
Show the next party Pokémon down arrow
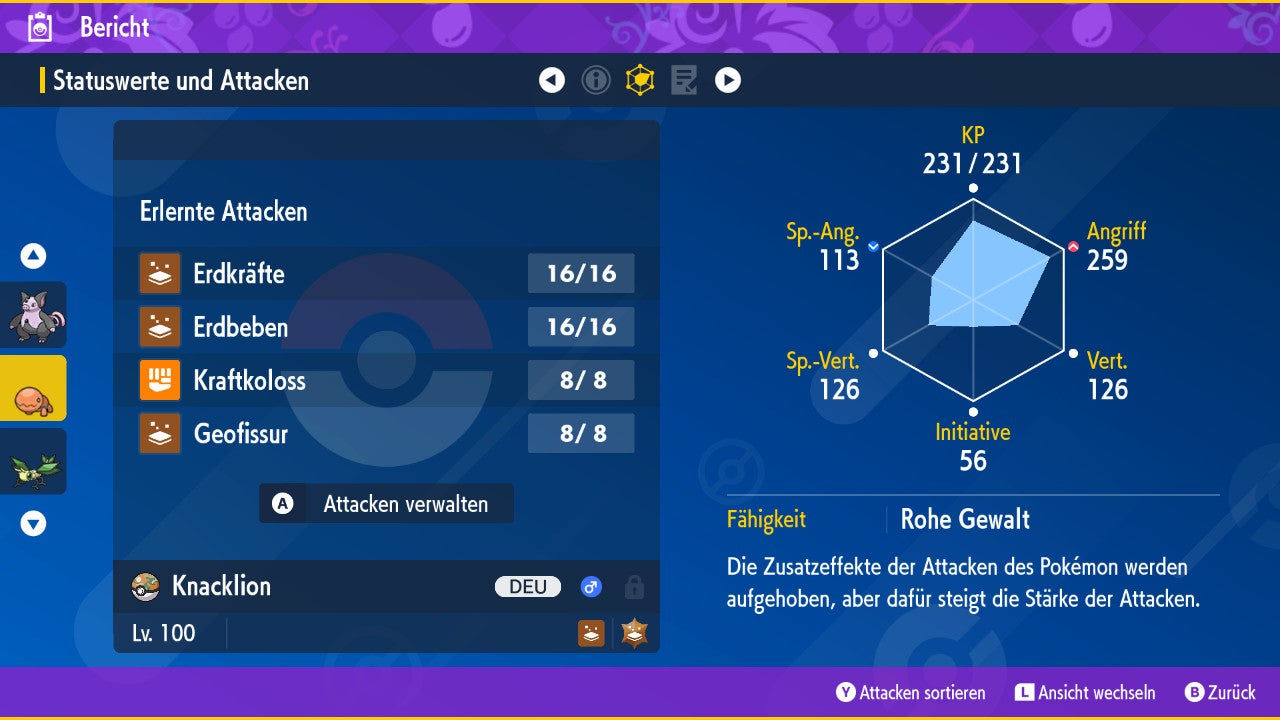[33, 523]
